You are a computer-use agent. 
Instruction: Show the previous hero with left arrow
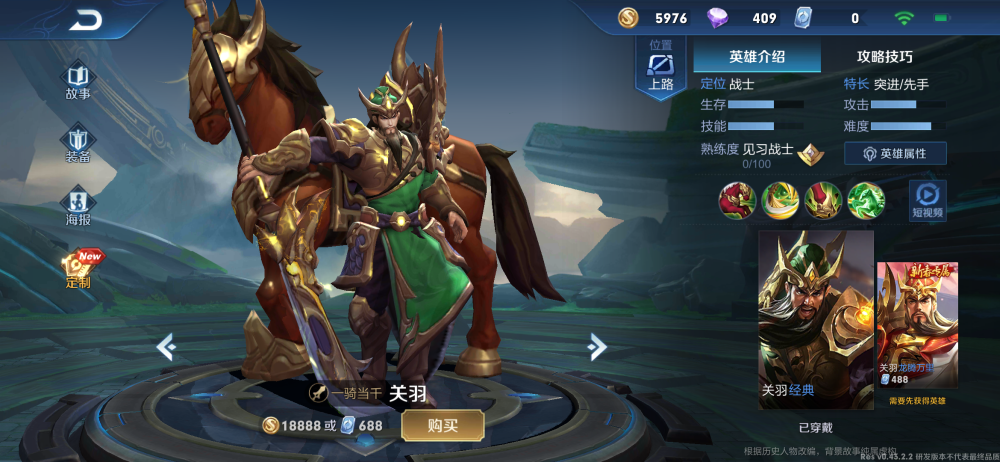(x=167, y=346)
